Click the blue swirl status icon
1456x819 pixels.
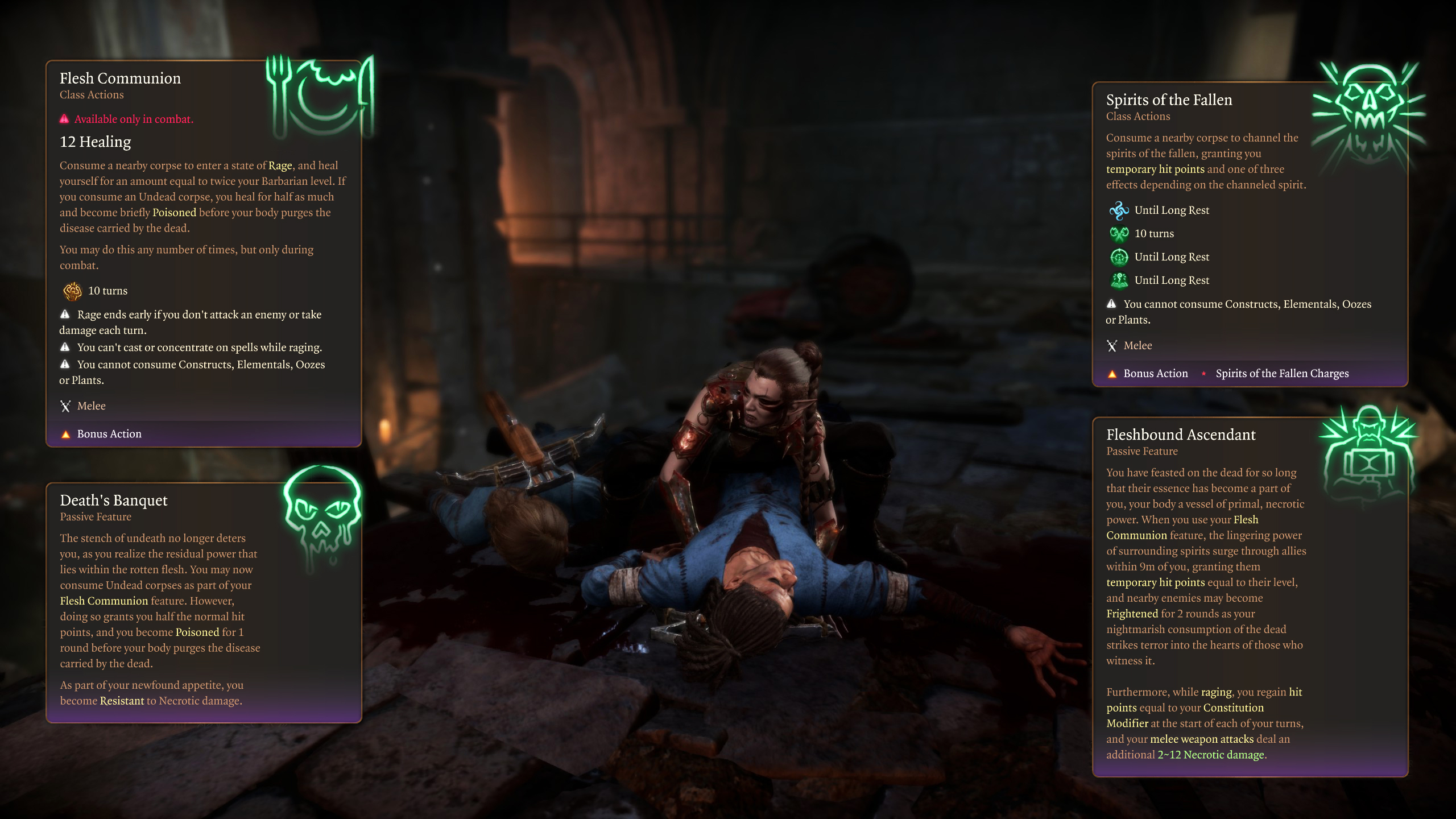1119,210
